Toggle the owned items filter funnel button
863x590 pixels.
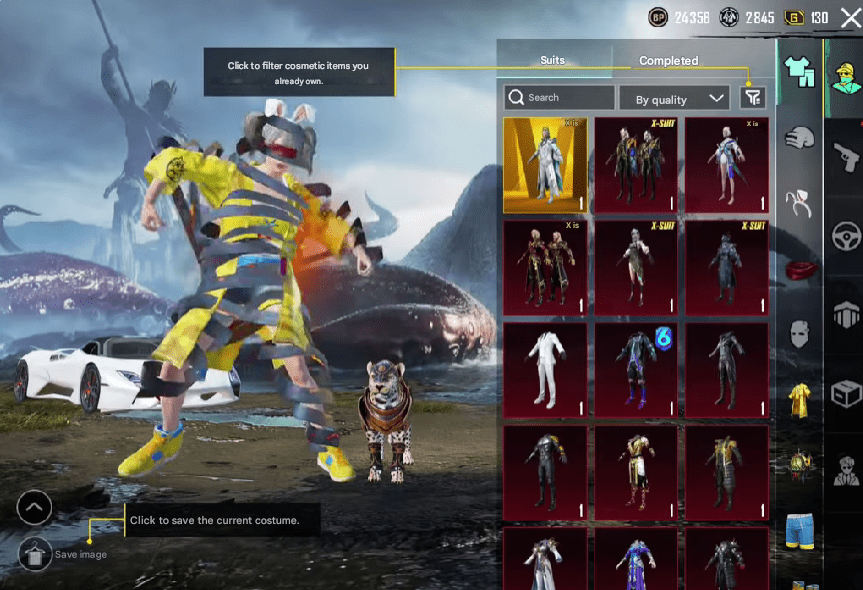click(753, 97)
